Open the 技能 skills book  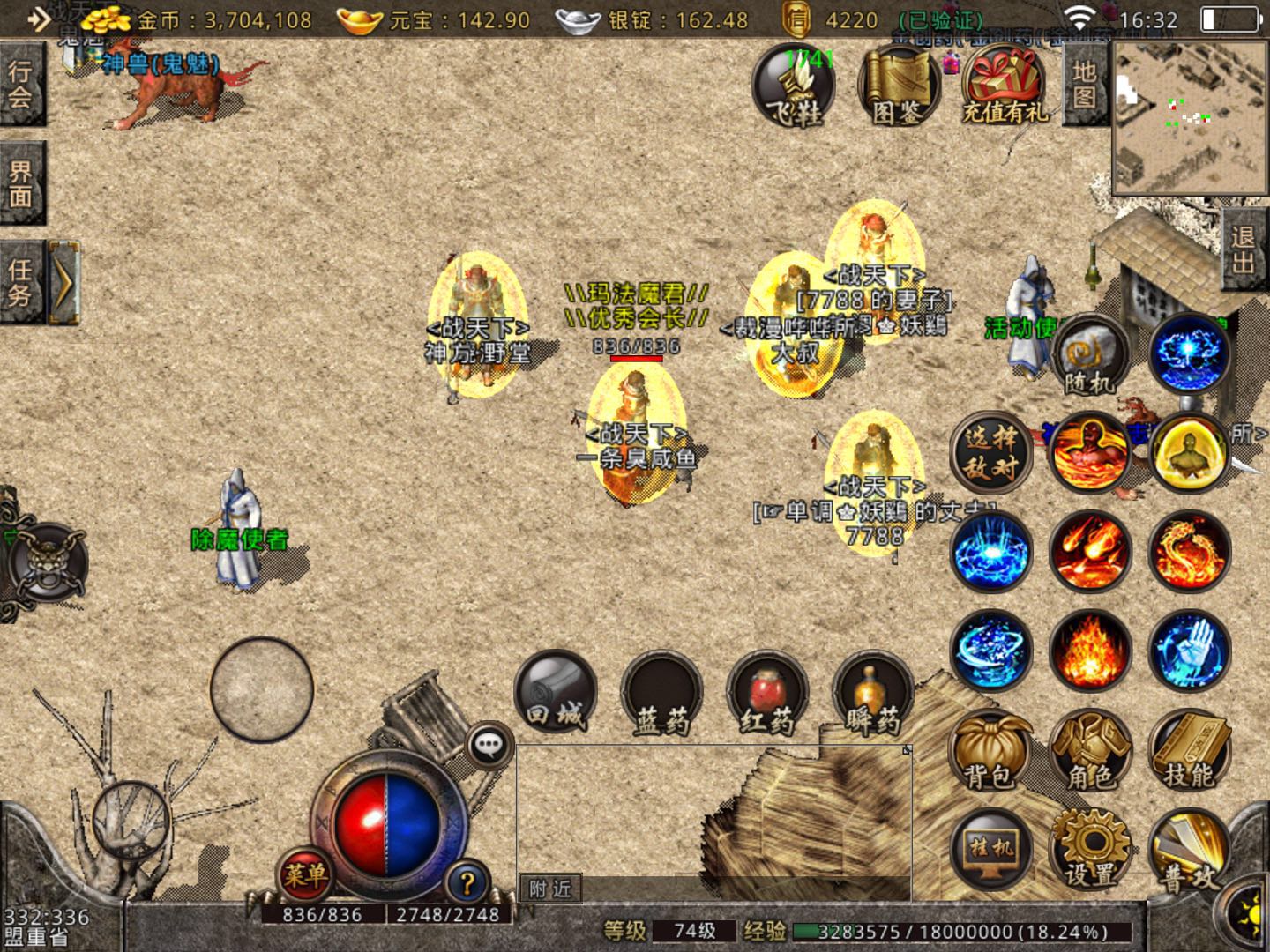coord(1189,751)
